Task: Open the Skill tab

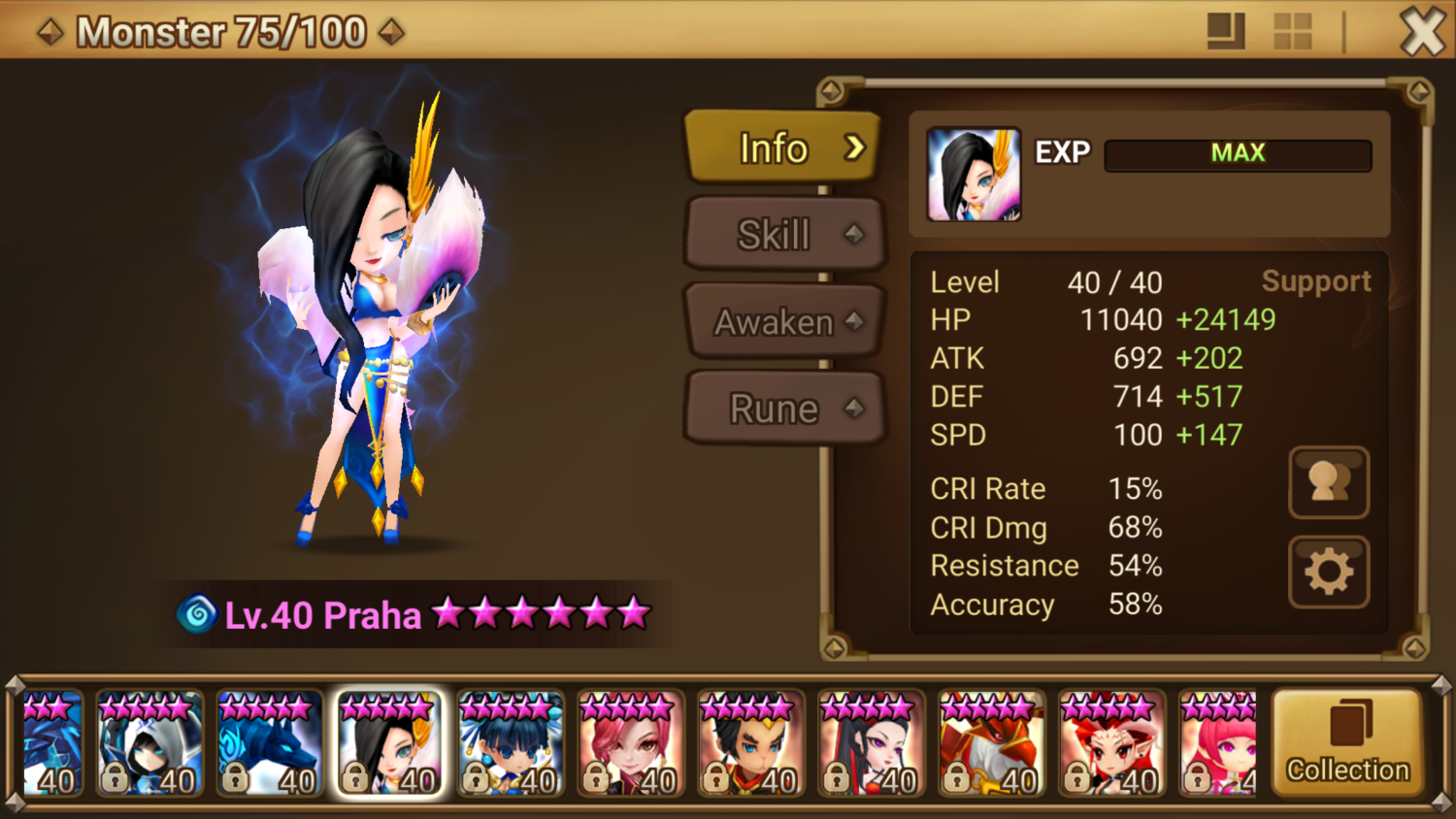Action: tap(782, 234)
